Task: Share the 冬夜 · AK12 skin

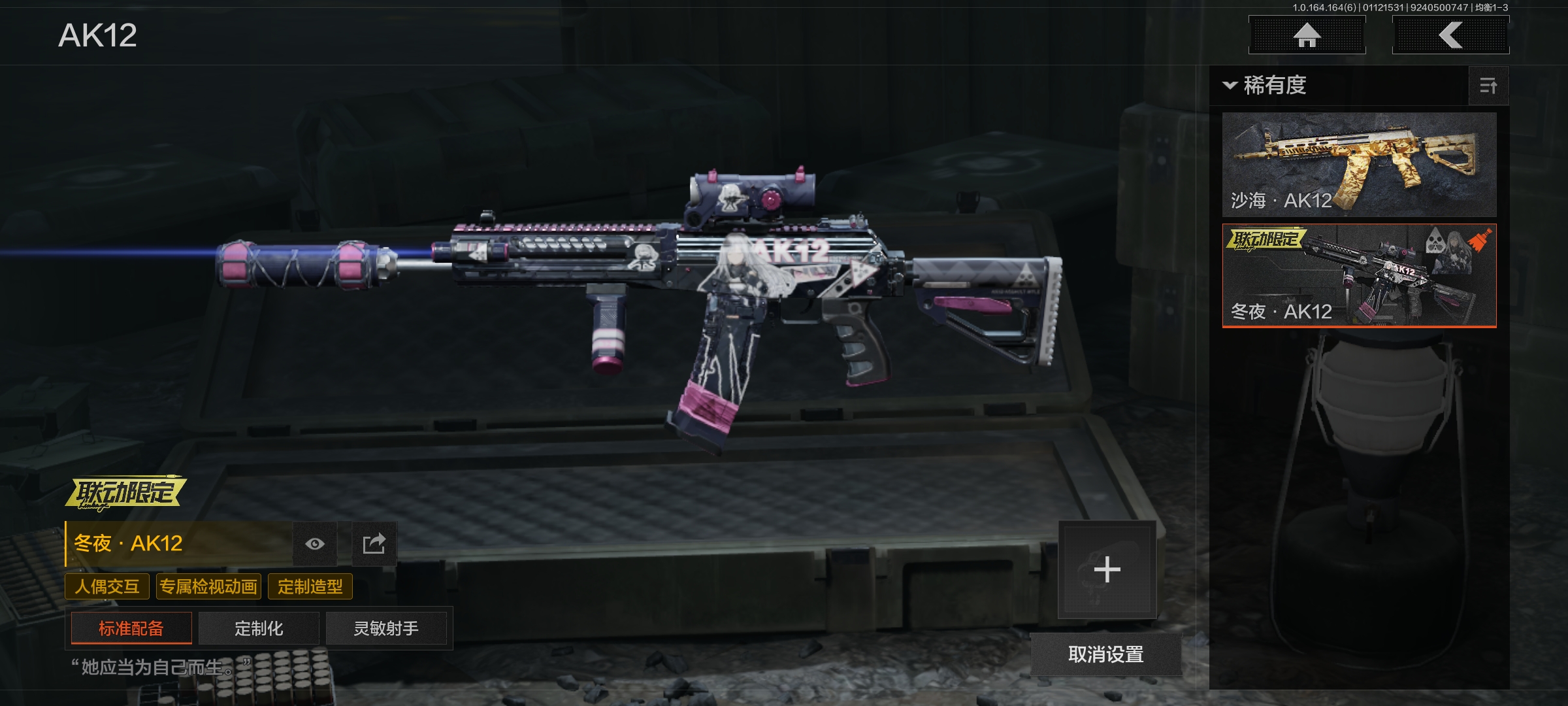Action: pos(374,544)
